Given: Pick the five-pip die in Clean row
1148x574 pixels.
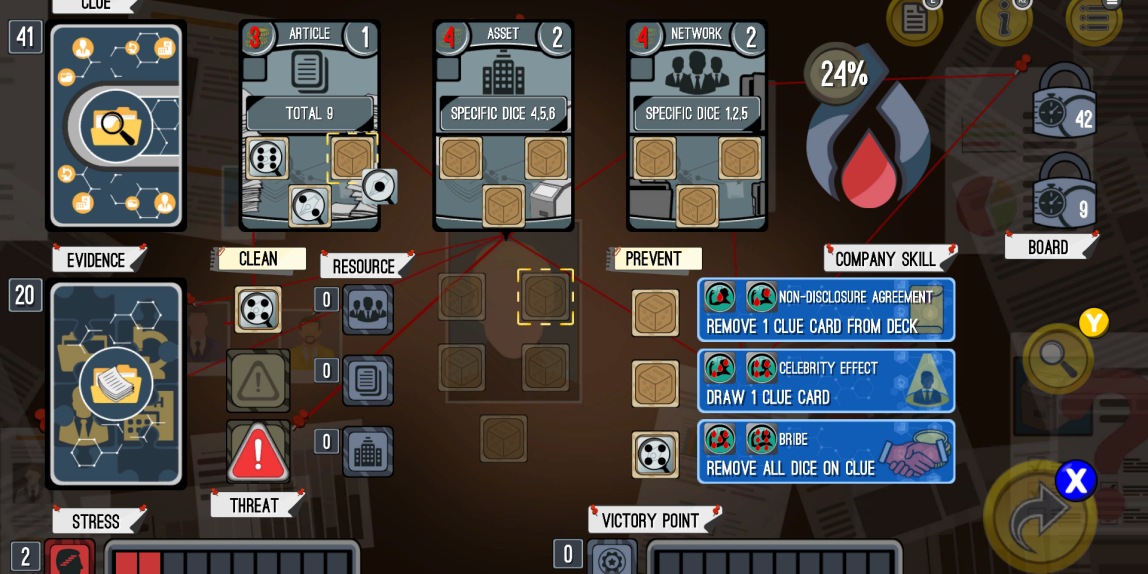Looking at the screenshot, I should click(258, 310).
